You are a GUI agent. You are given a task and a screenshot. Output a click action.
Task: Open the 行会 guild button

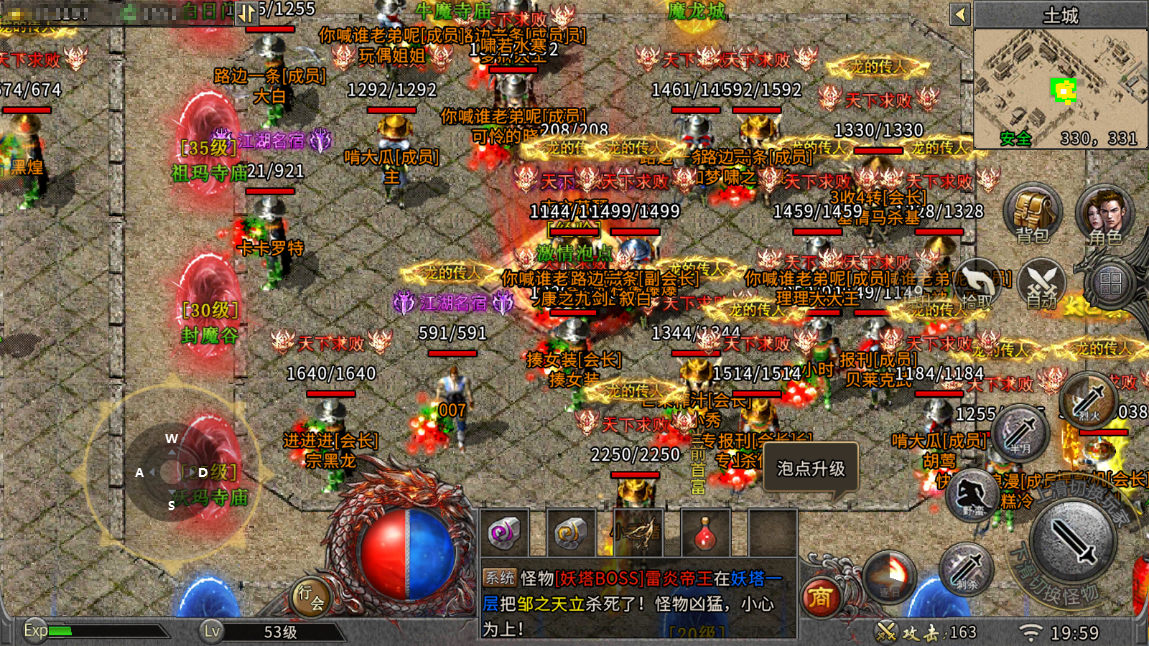click(x=311, y=597)
